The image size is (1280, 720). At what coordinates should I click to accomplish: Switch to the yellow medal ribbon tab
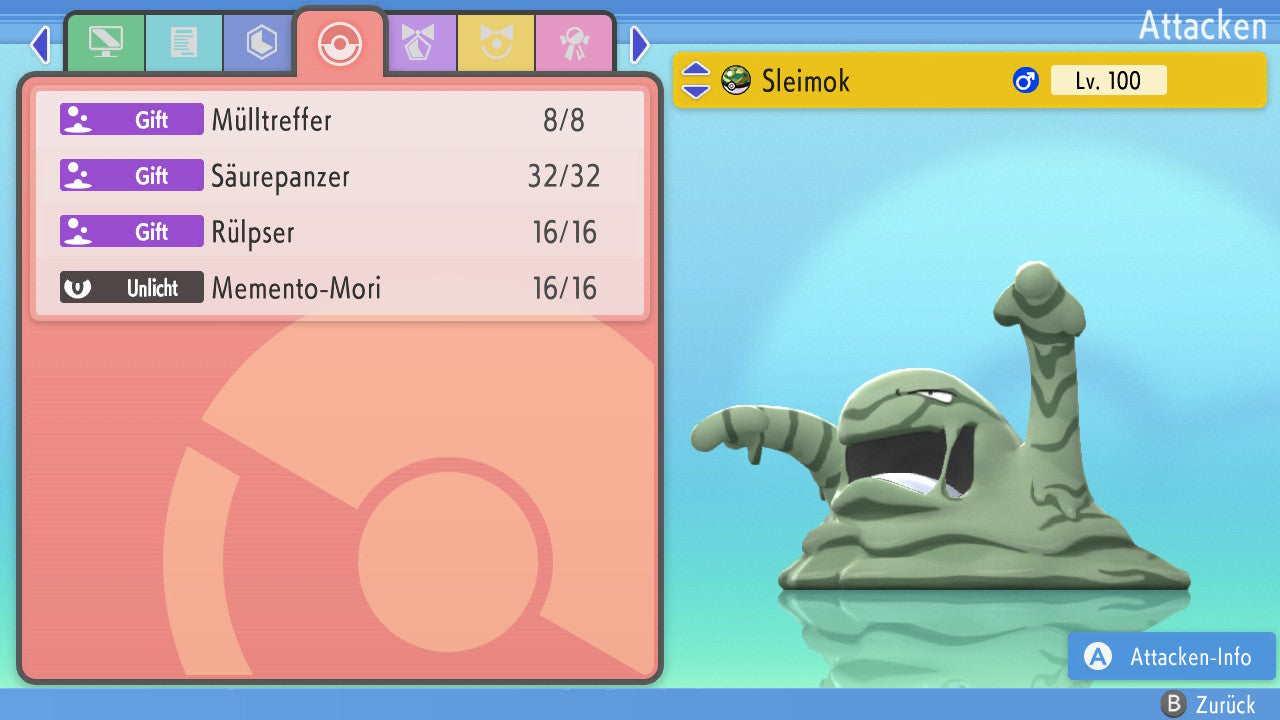click(496, 43)
